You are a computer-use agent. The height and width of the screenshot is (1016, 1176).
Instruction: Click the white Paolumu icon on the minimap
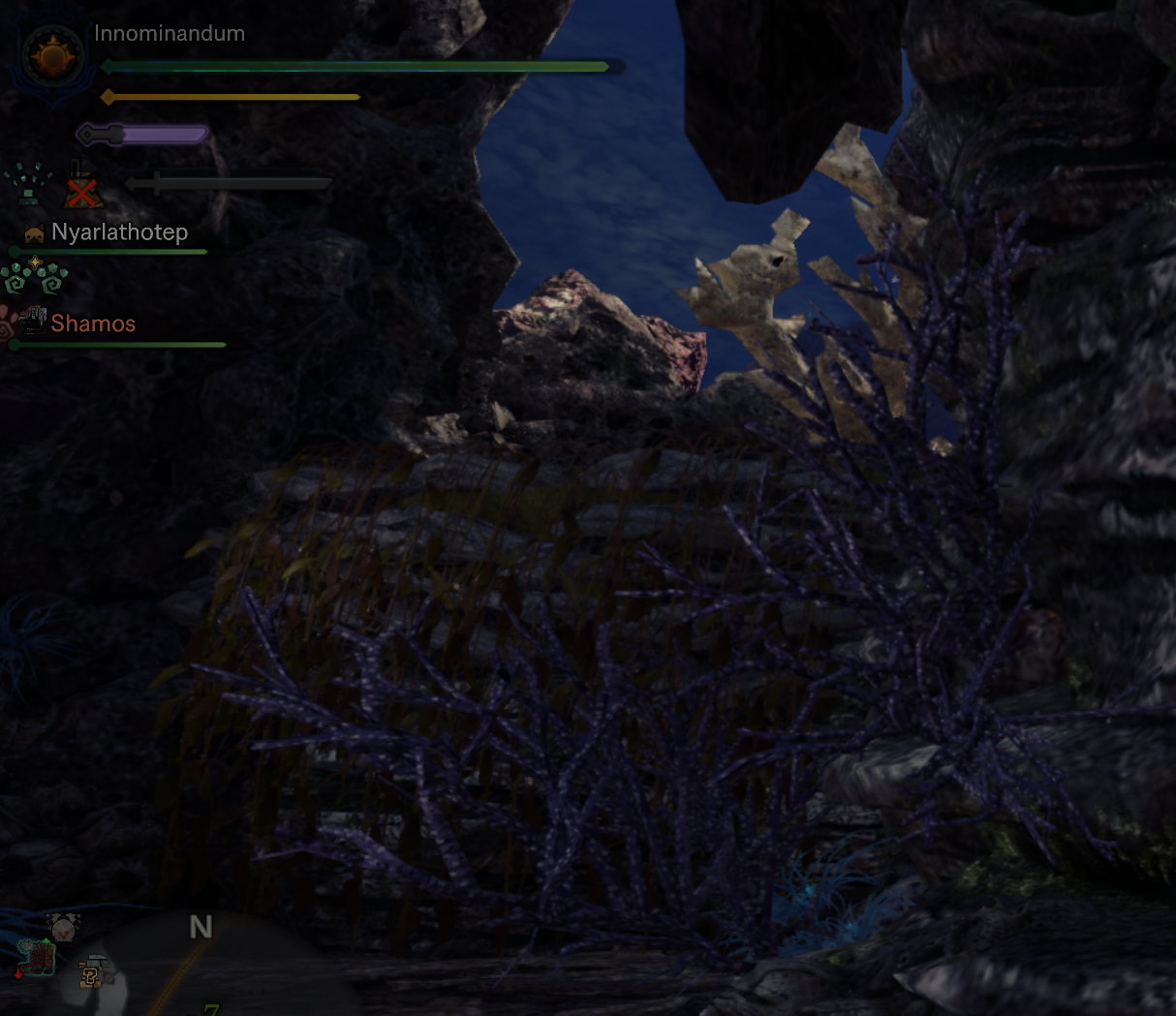point(63,929)
